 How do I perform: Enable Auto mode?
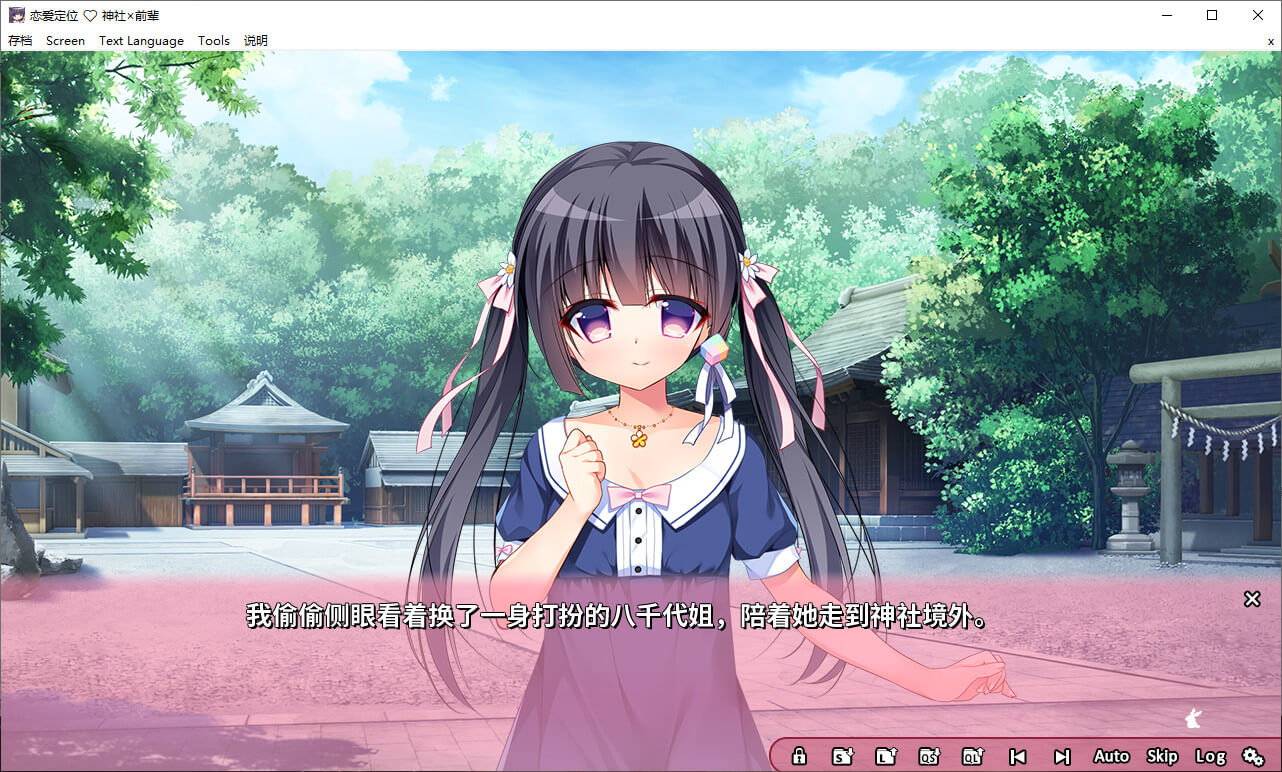coord(1111,757)
